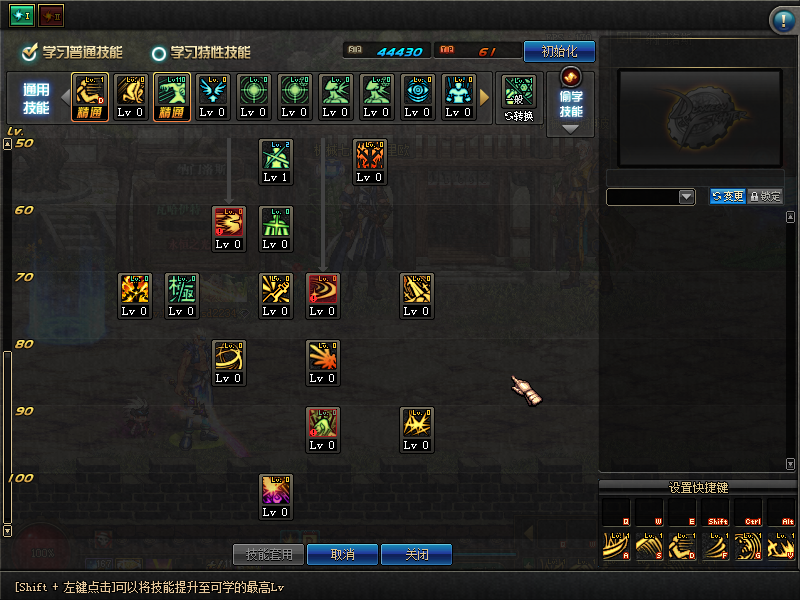Select the level 100 purple skill icon
800x600 pixels.
coord(276,490)
